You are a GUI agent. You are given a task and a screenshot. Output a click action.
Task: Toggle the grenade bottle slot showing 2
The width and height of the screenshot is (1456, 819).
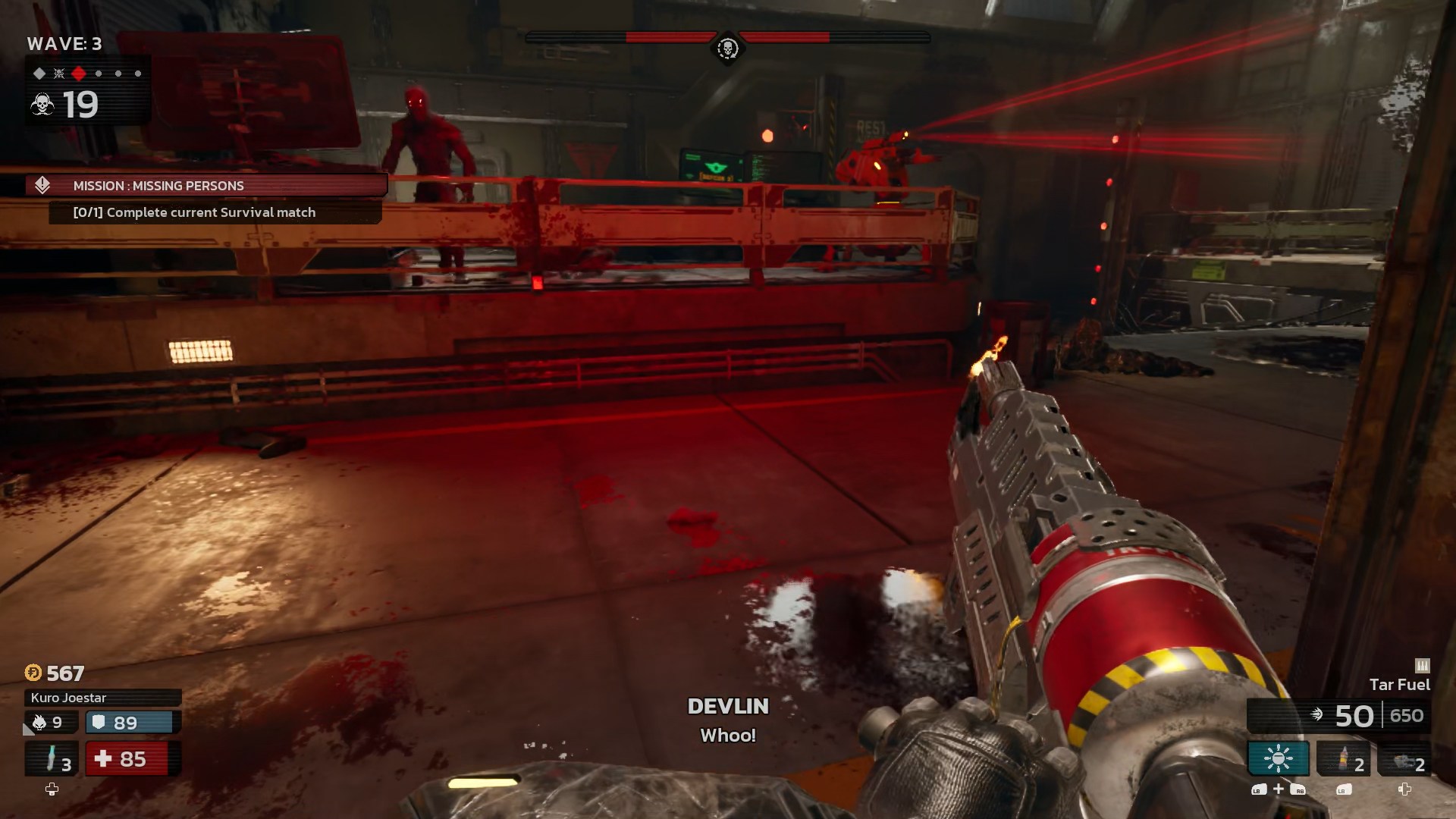pyautogui.click(x=1343, y=758)
